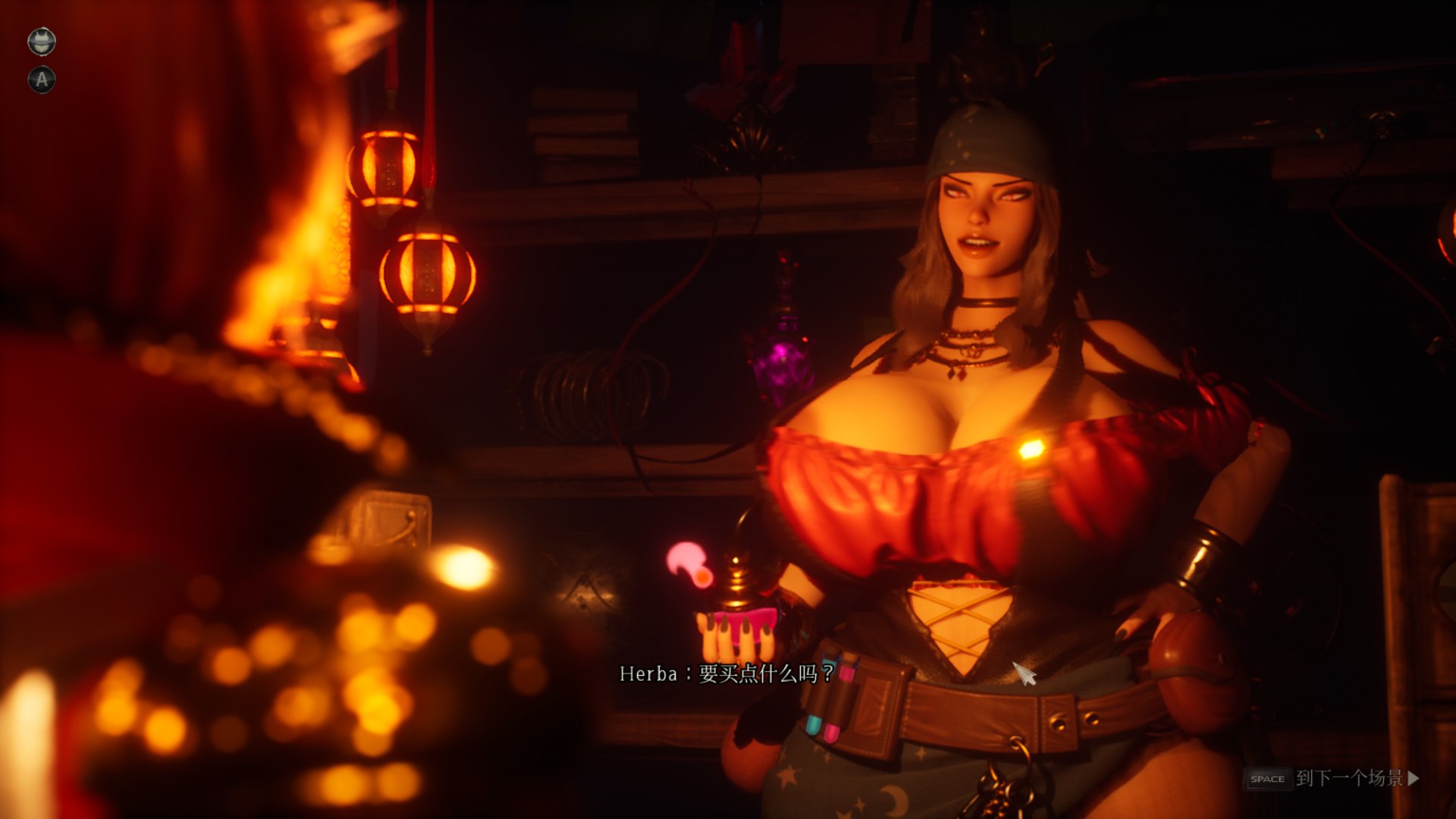Go to next scene via 到下一个场景
This screenshot has height=819, width=1456.
pos(1350,778)
